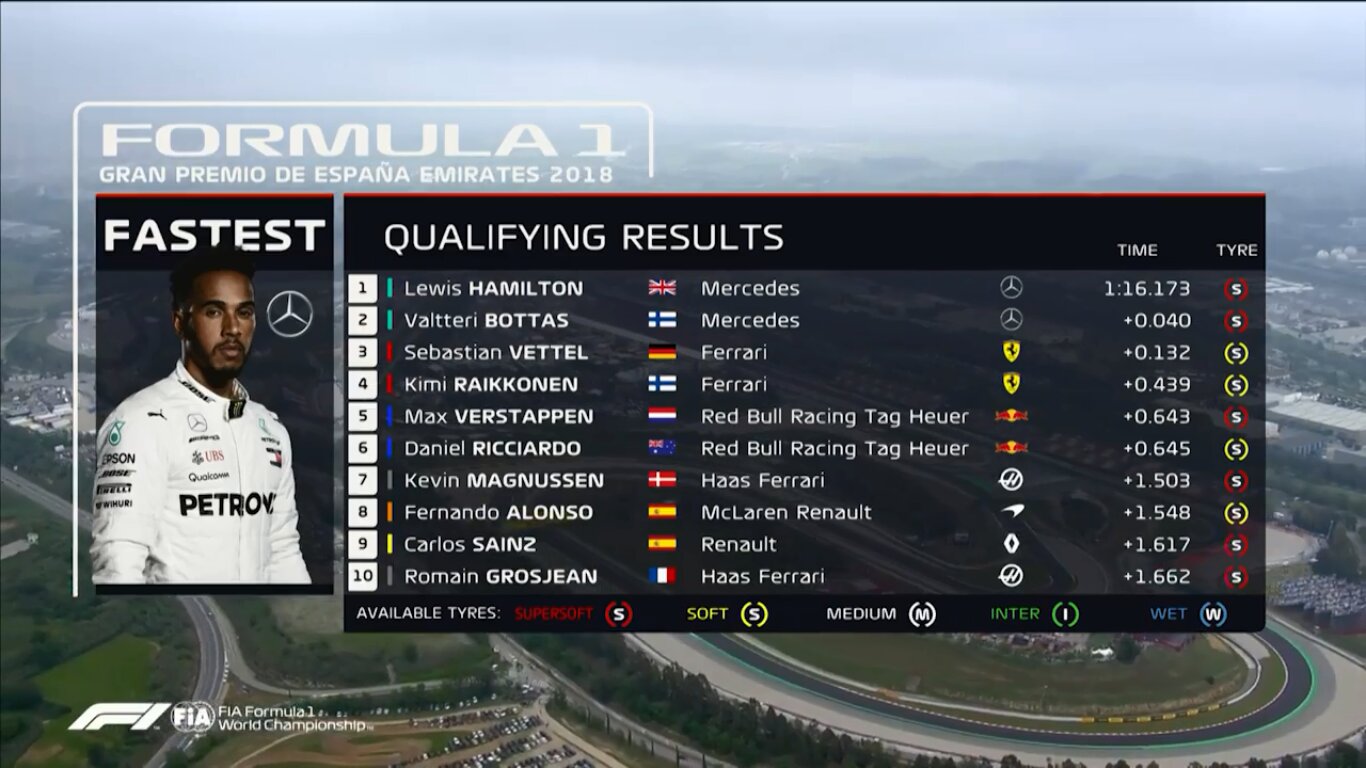The width and height of the screenshot is (1366, 768).
Task: Click the Tyre column header
Action: pos(1236,250)
